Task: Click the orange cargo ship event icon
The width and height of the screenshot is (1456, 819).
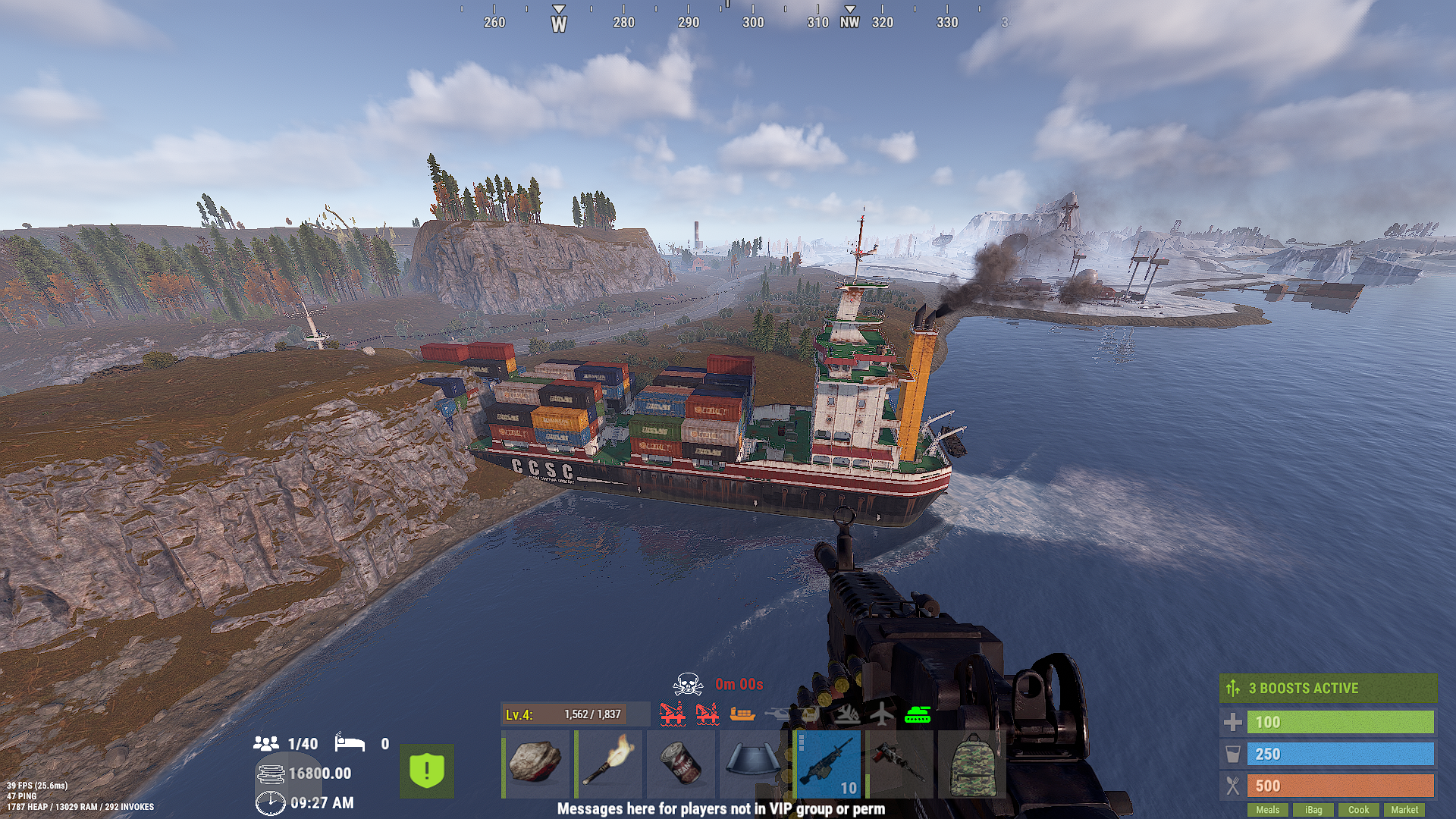Action: (742, 714)
